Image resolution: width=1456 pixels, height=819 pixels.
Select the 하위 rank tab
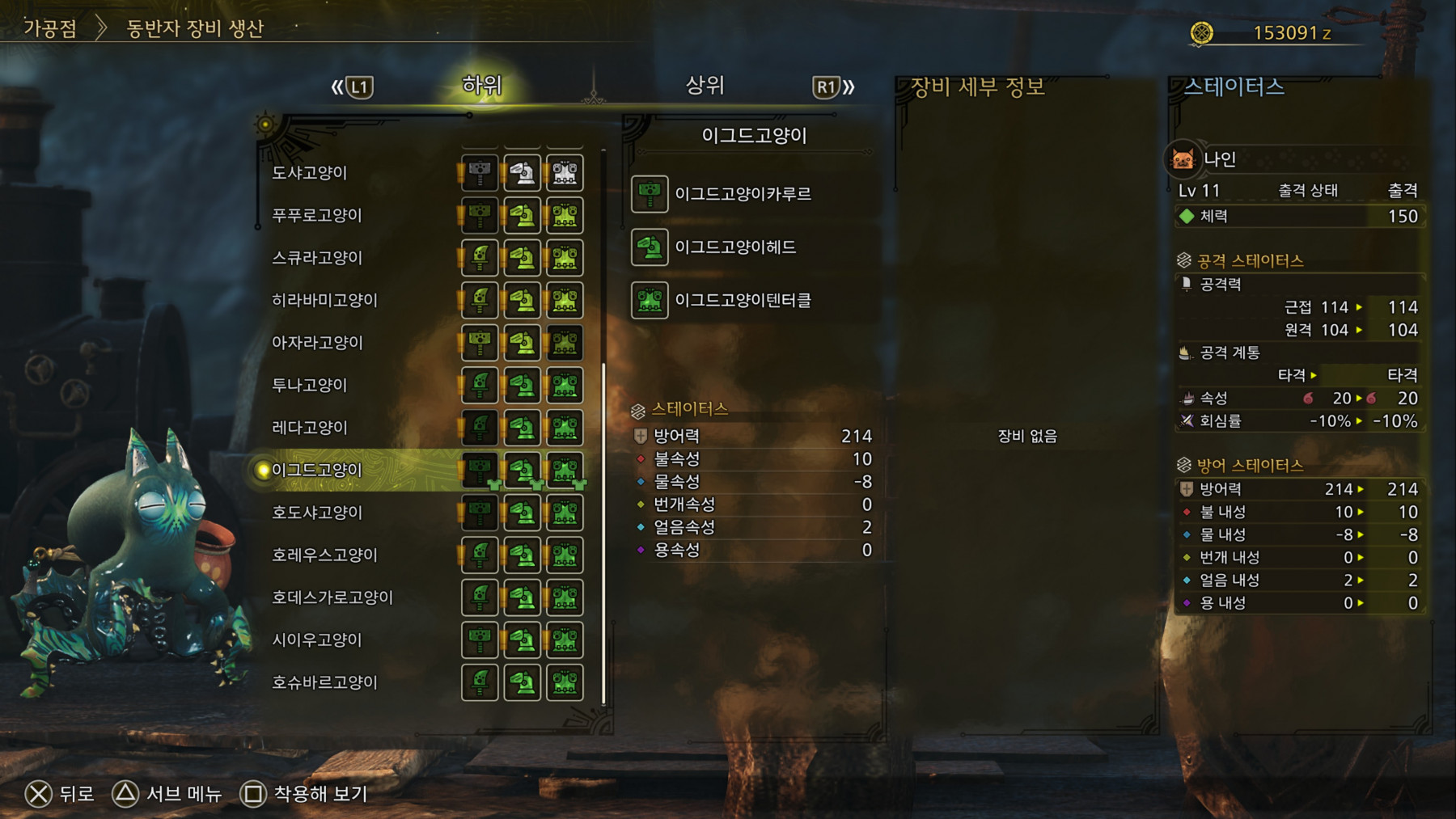click(x=480, y=84)
